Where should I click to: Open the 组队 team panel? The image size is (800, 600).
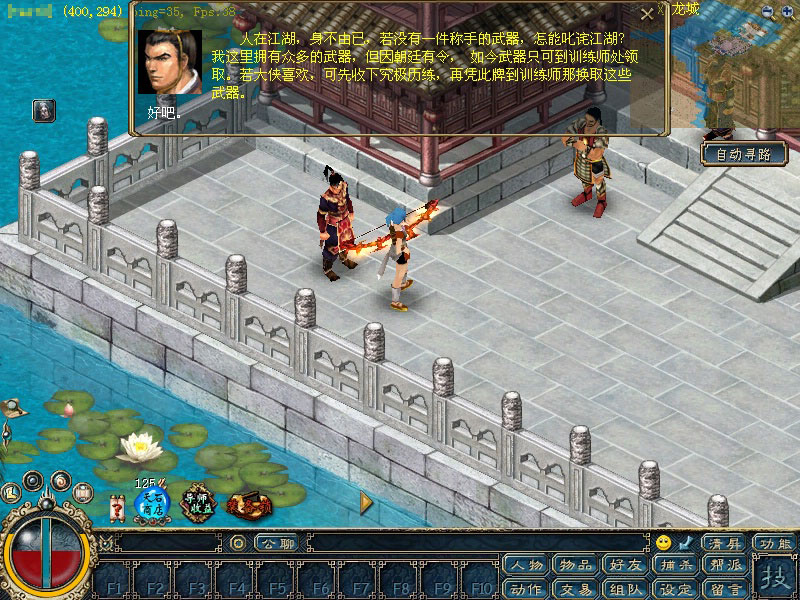coord(627,588)
